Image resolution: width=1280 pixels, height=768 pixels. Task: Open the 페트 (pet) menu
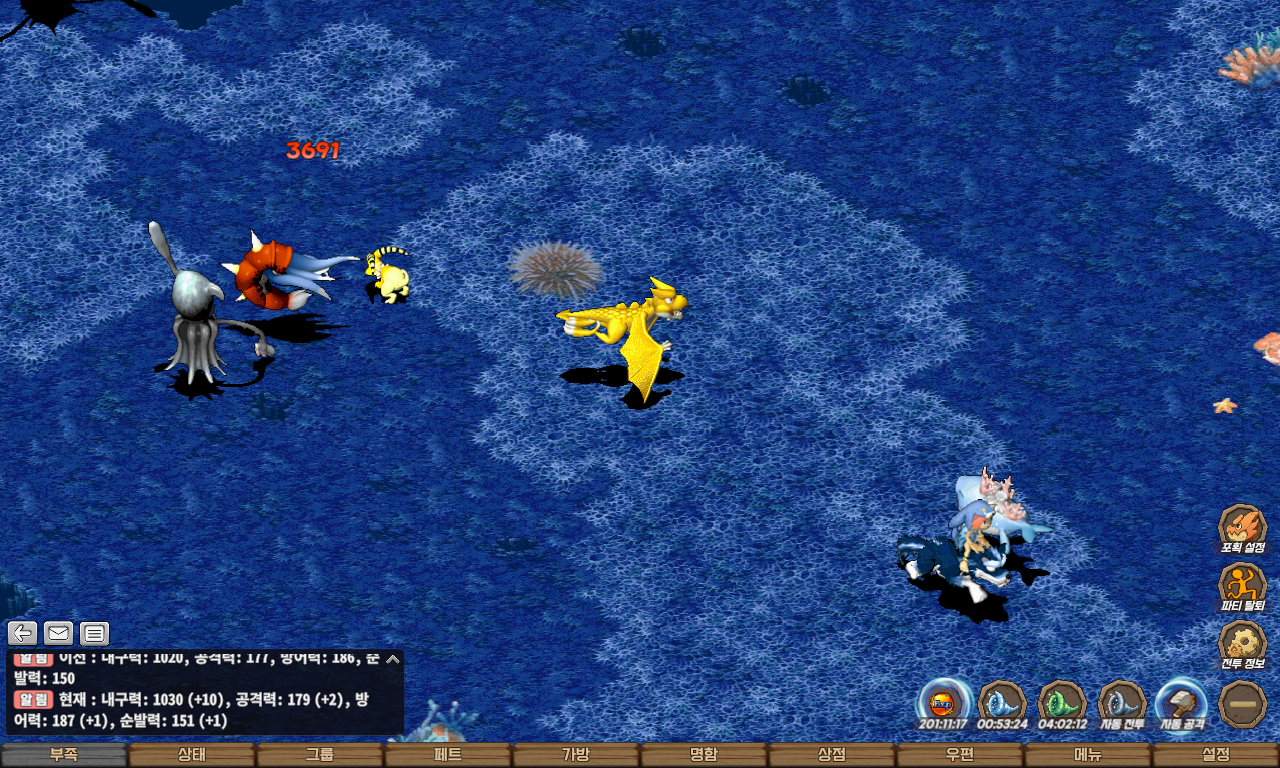click(448, 755)
